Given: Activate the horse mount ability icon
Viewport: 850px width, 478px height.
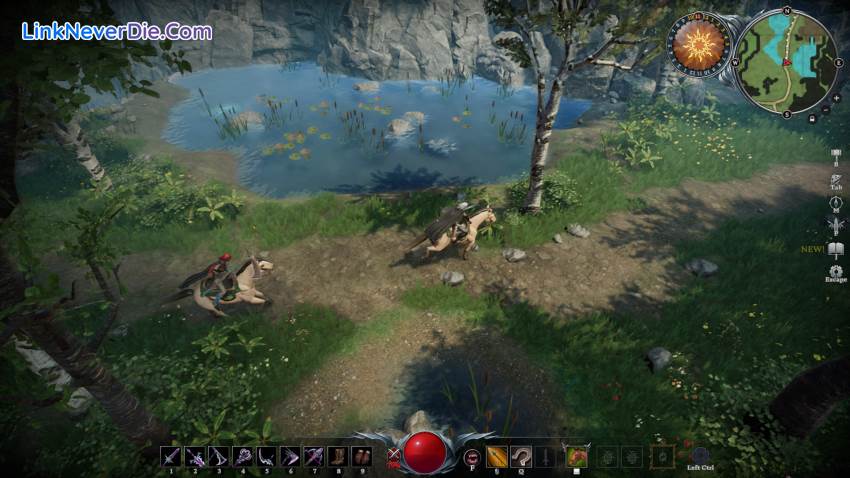Looking at the screenshot, I should 575,456.
